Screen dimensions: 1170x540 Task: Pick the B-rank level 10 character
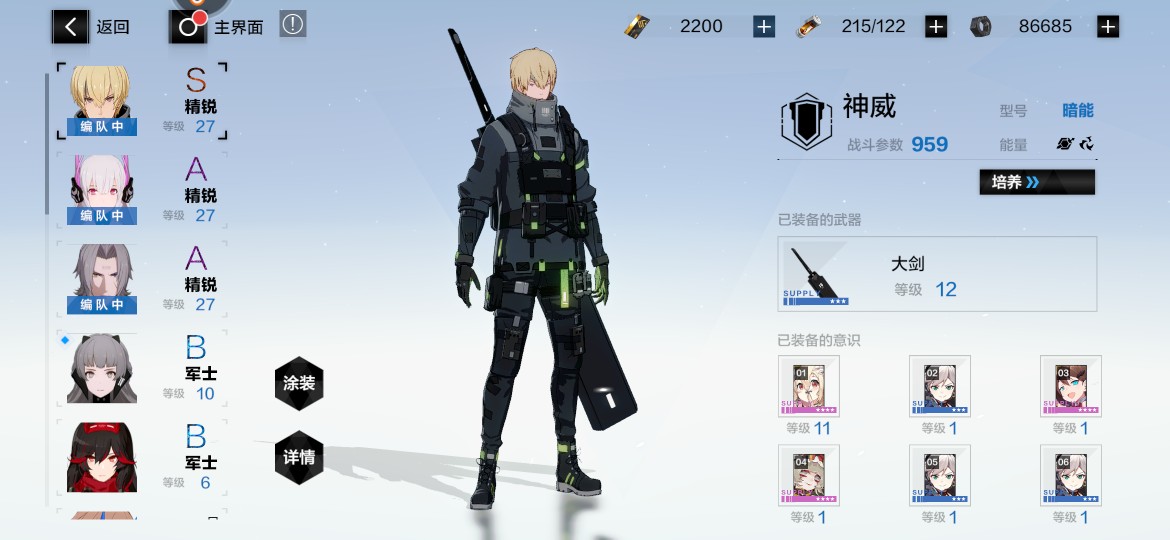pos(102,368)
